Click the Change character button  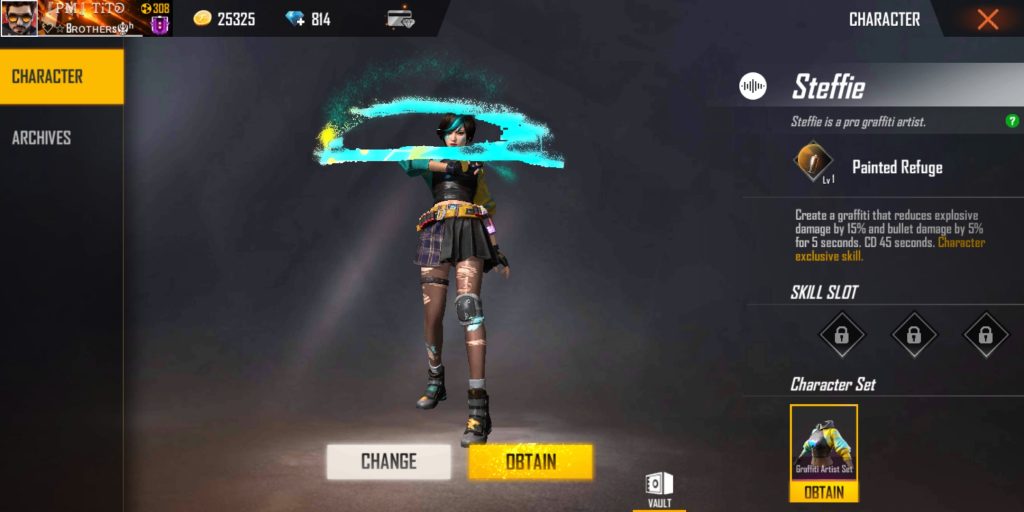(388, 461)
